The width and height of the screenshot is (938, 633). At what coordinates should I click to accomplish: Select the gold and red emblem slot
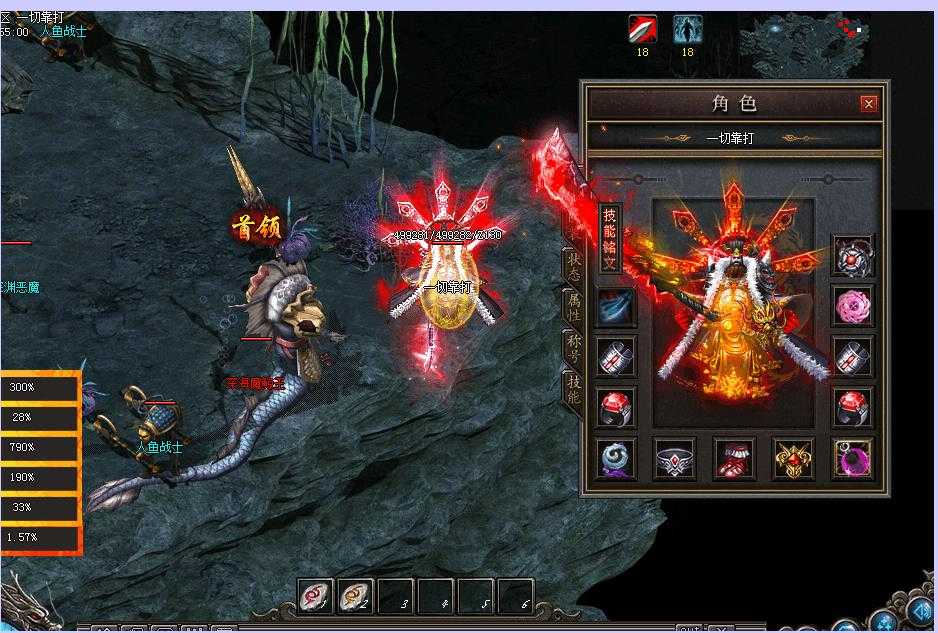coord(793,458)
